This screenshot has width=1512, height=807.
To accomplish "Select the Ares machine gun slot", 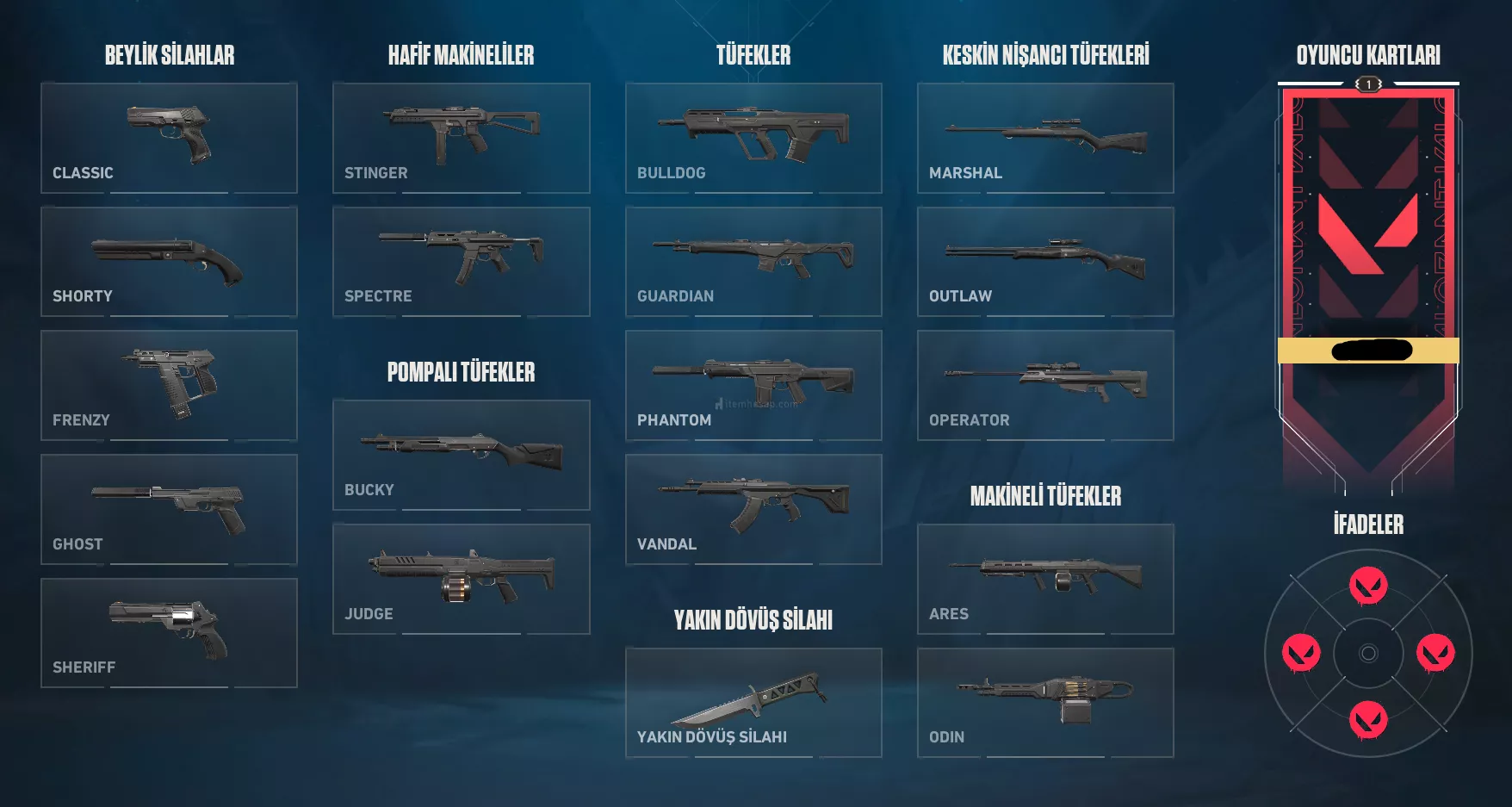I will tap(1045, 579).
